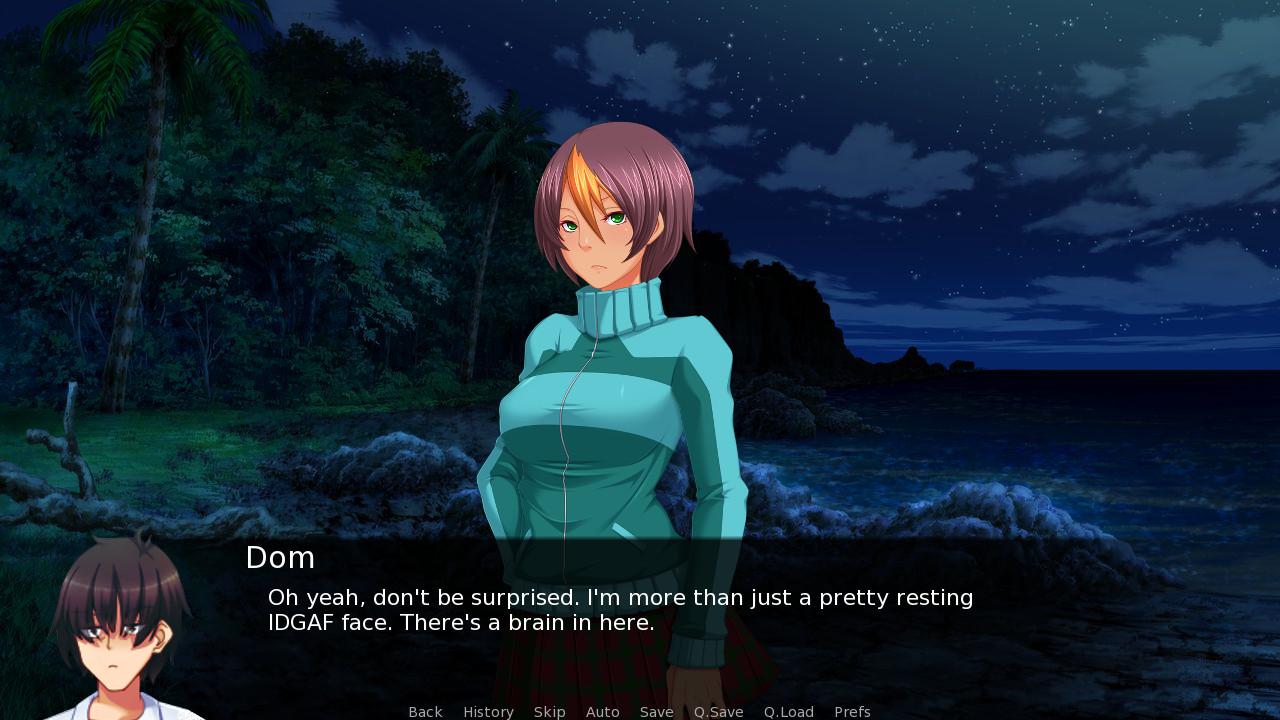Open the Save menu

point(656,712)
